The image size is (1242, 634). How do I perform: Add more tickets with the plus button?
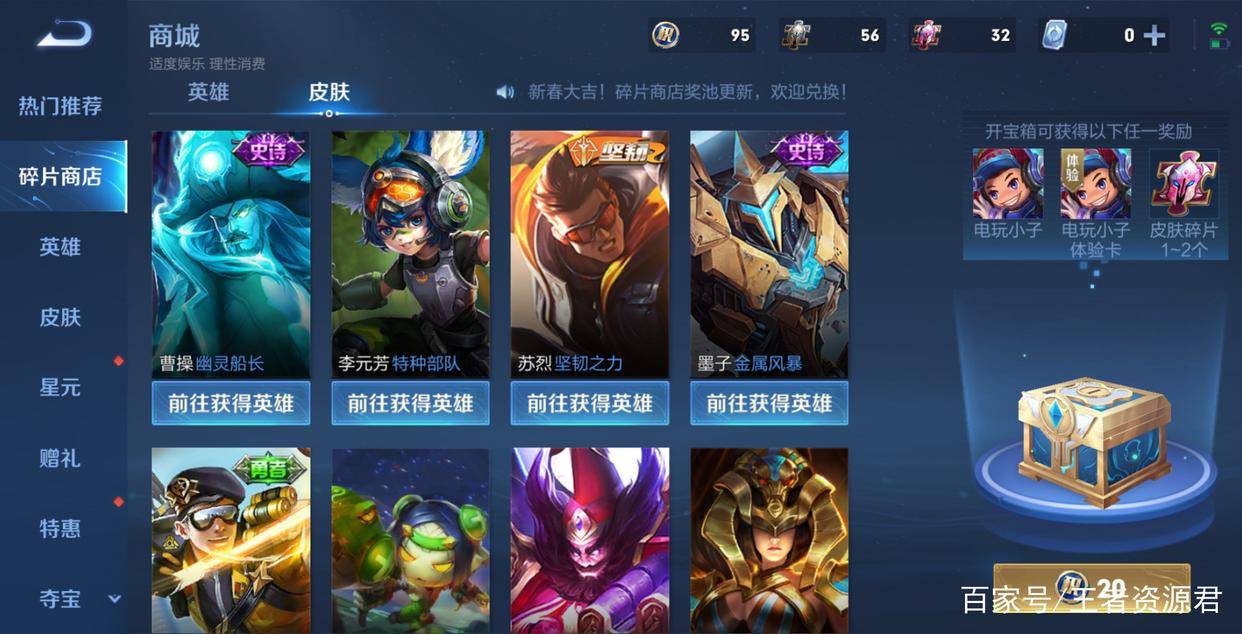click(x=1154, y=36)
